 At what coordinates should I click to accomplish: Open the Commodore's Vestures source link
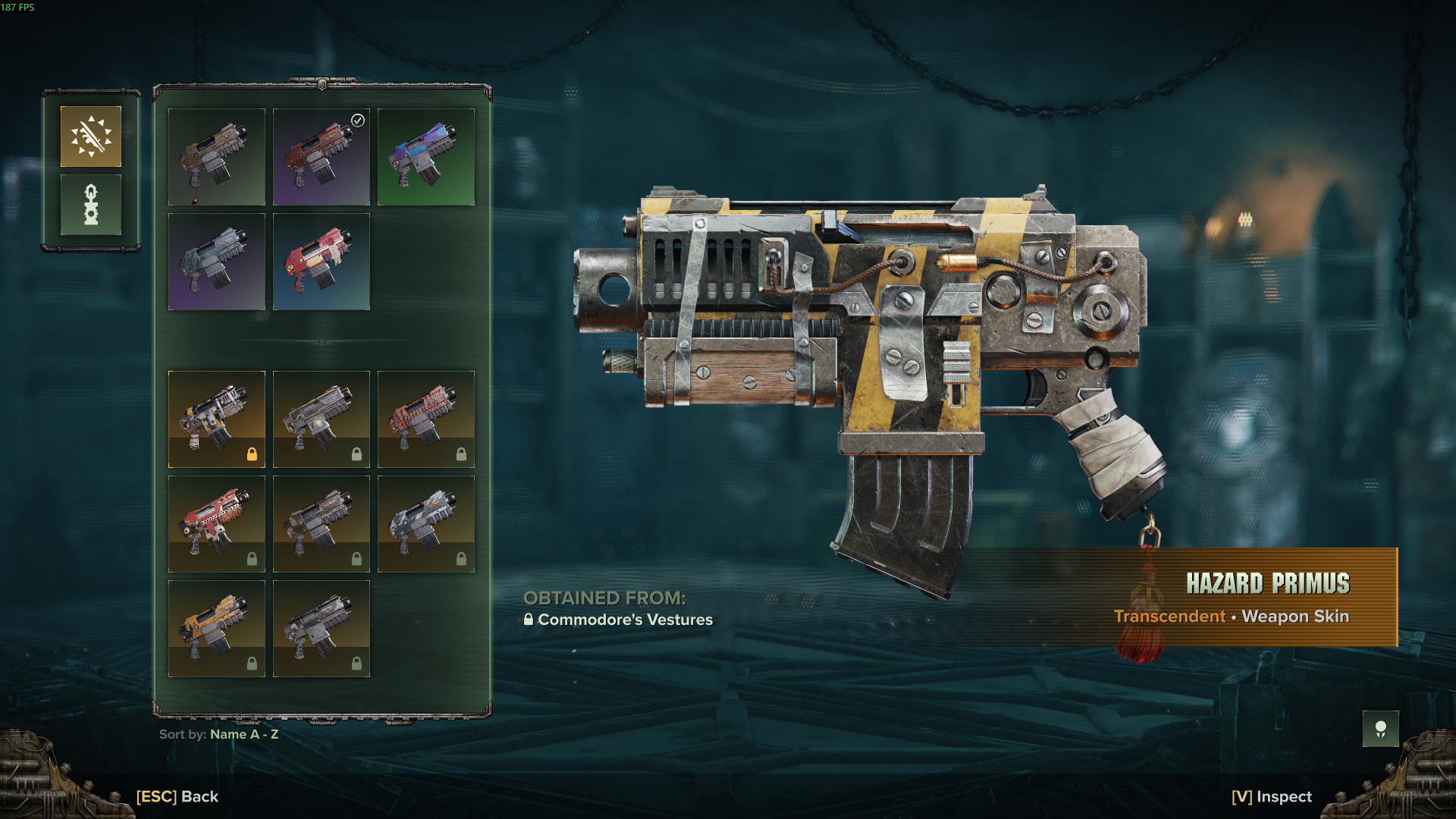point(625,620)
